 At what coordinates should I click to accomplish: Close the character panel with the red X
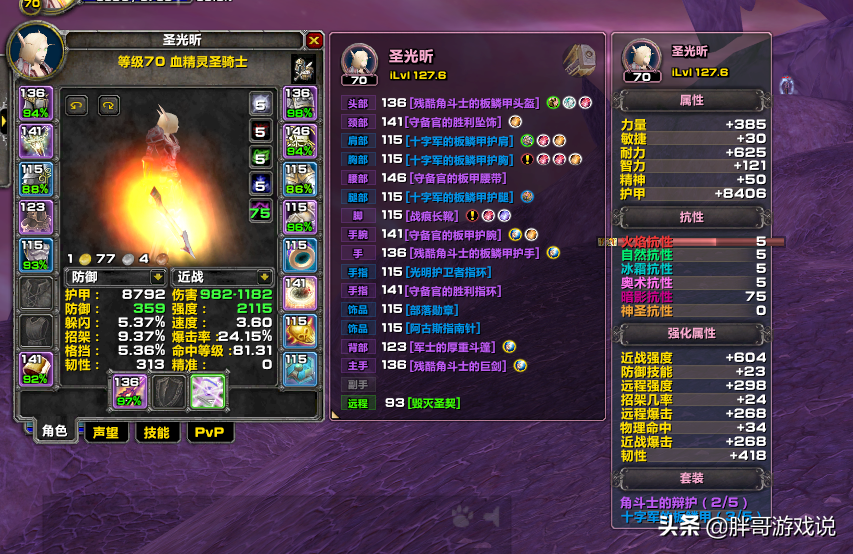point(314,41)
